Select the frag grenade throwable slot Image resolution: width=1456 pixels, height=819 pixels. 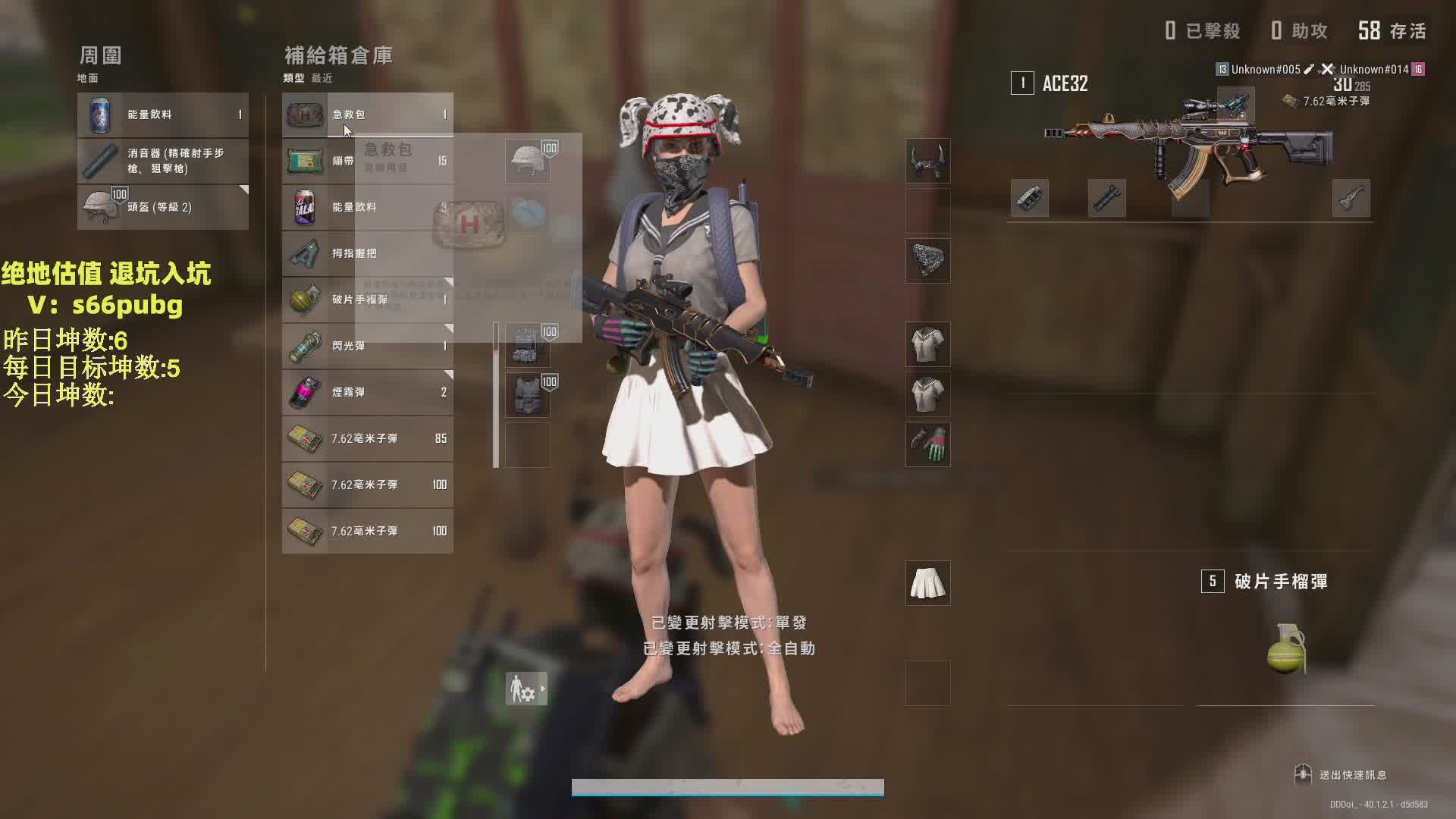click(1285, 629)
